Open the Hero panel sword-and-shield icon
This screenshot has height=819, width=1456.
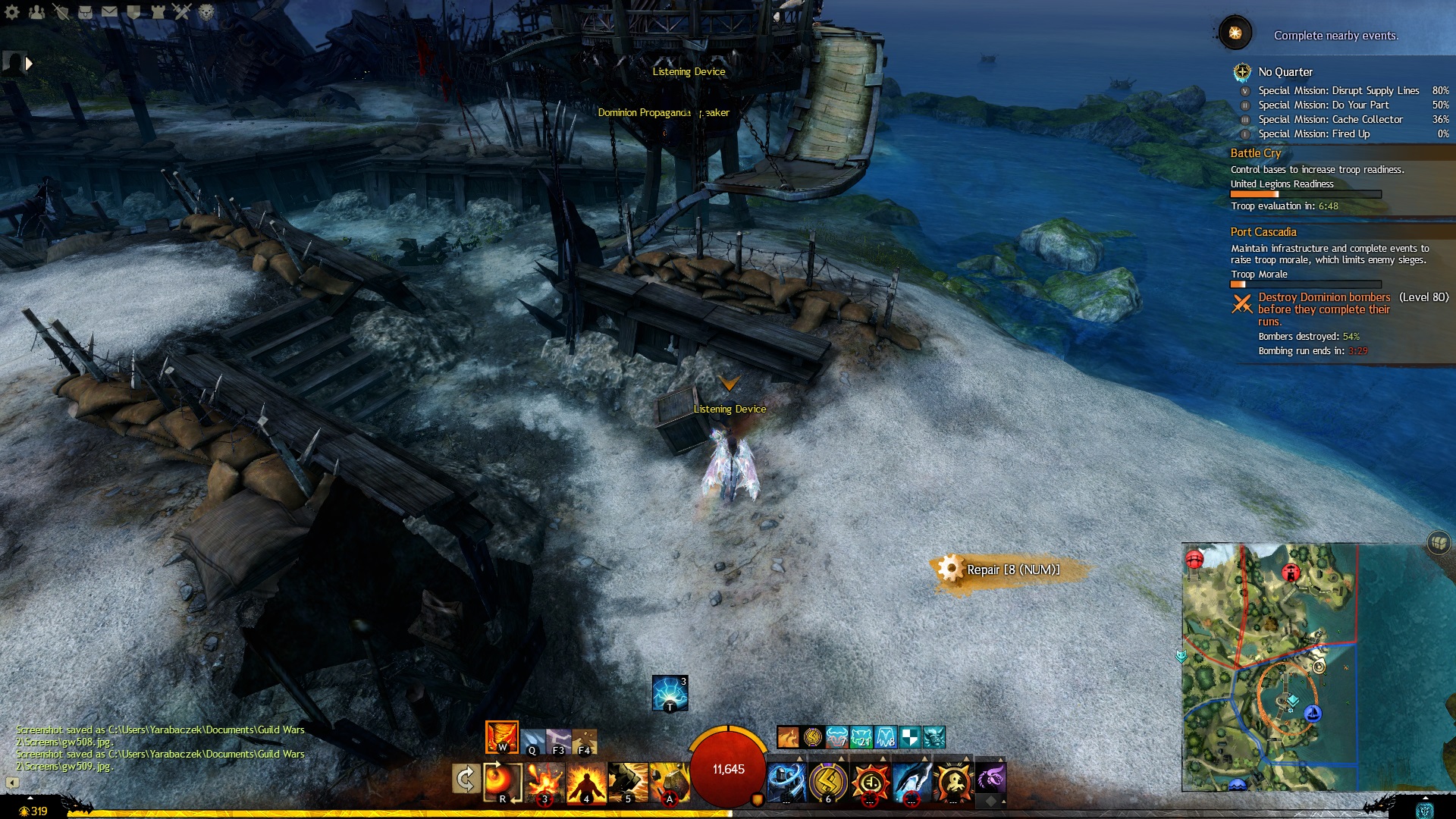click(61, 11)
